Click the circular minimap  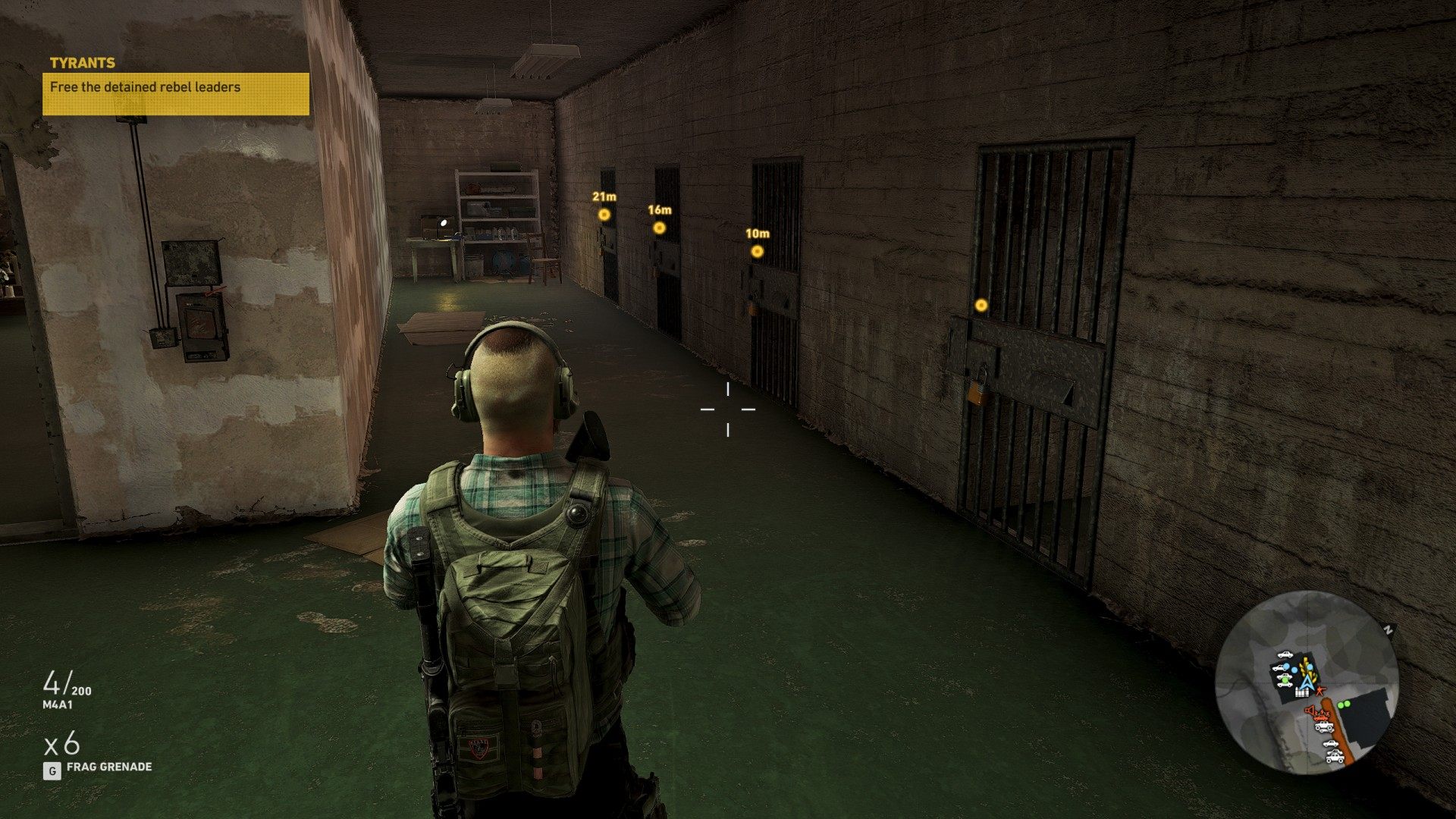click(x=1306, y=682)
